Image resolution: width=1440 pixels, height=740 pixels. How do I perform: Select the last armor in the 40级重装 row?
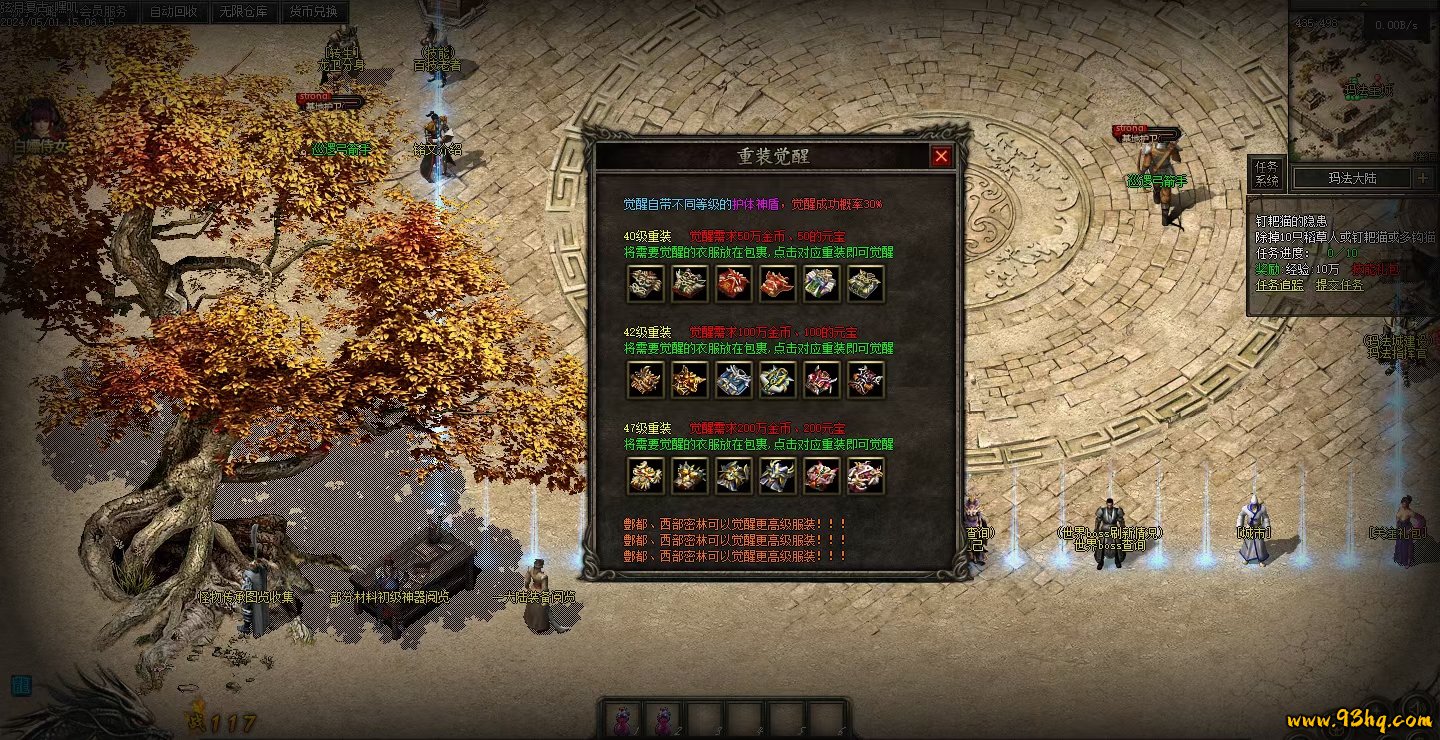coord(865,284)
